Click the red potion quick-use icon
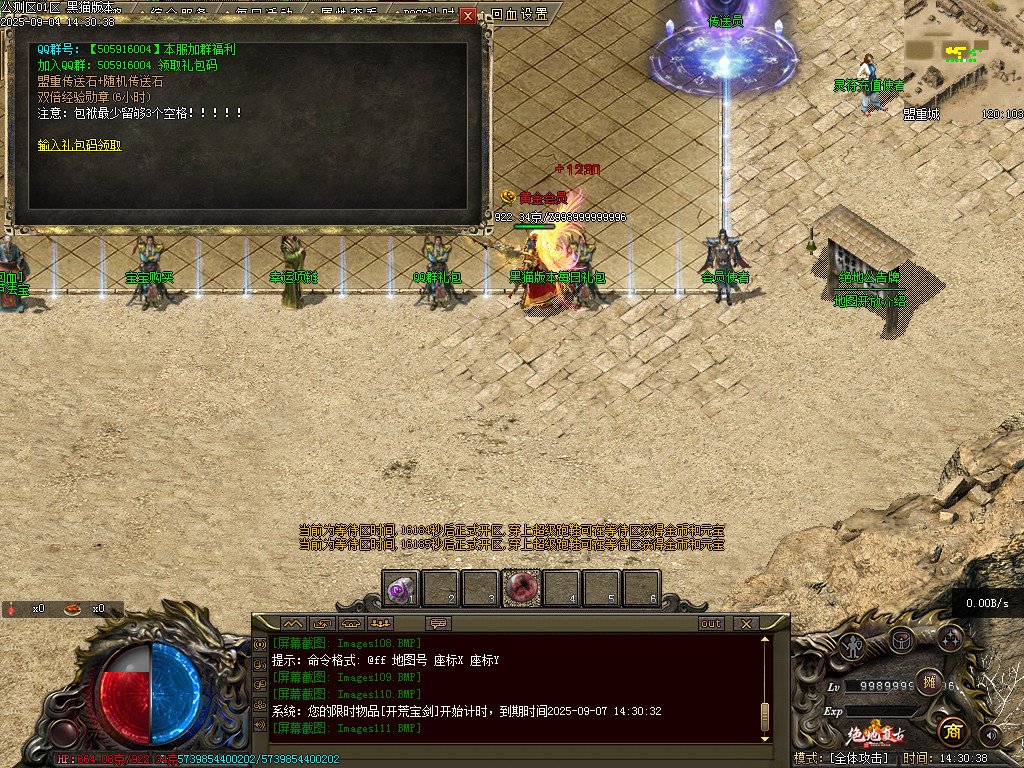Viewport: 1024px width, 768px height. [x=12, y=608]
